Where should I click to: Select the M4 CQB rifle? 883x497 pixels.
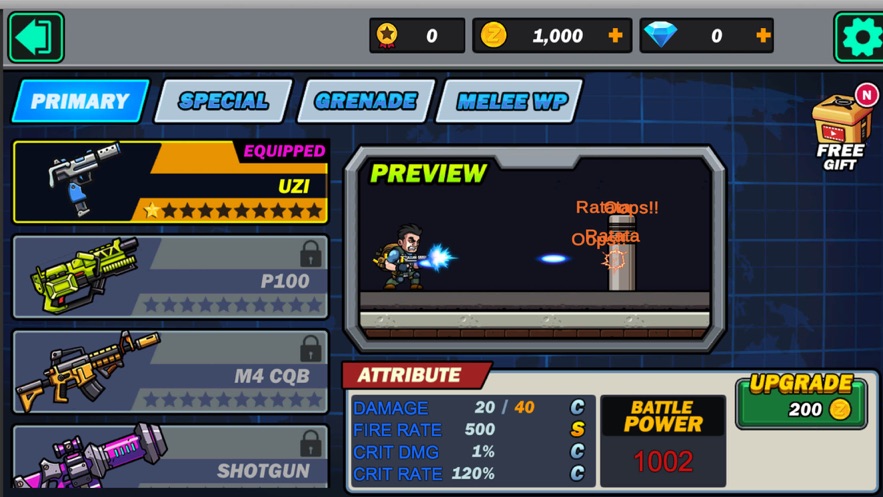171,373
